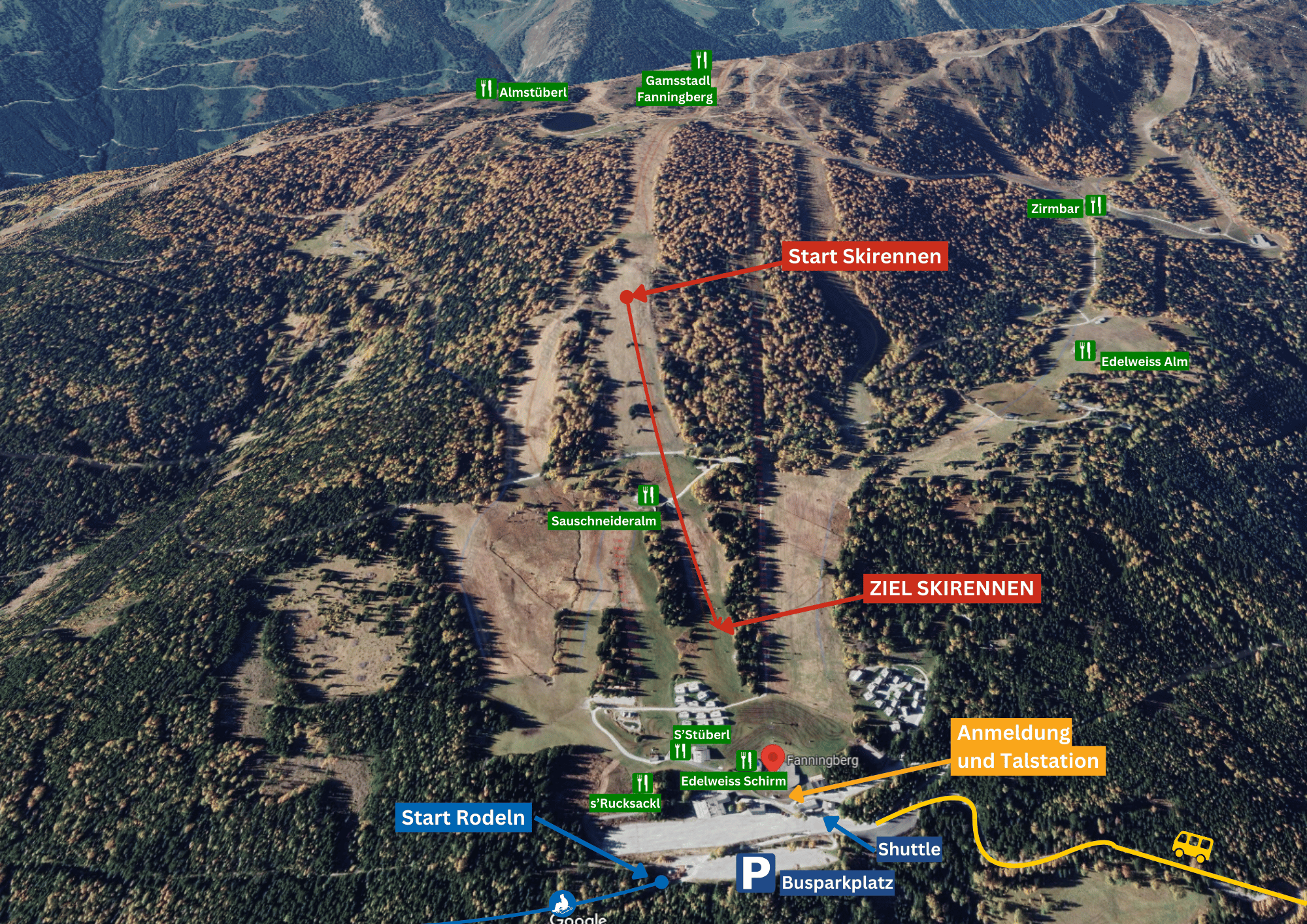Select the Start Rodeln label
1307x924 pixels.
click(x=463, y=817)
